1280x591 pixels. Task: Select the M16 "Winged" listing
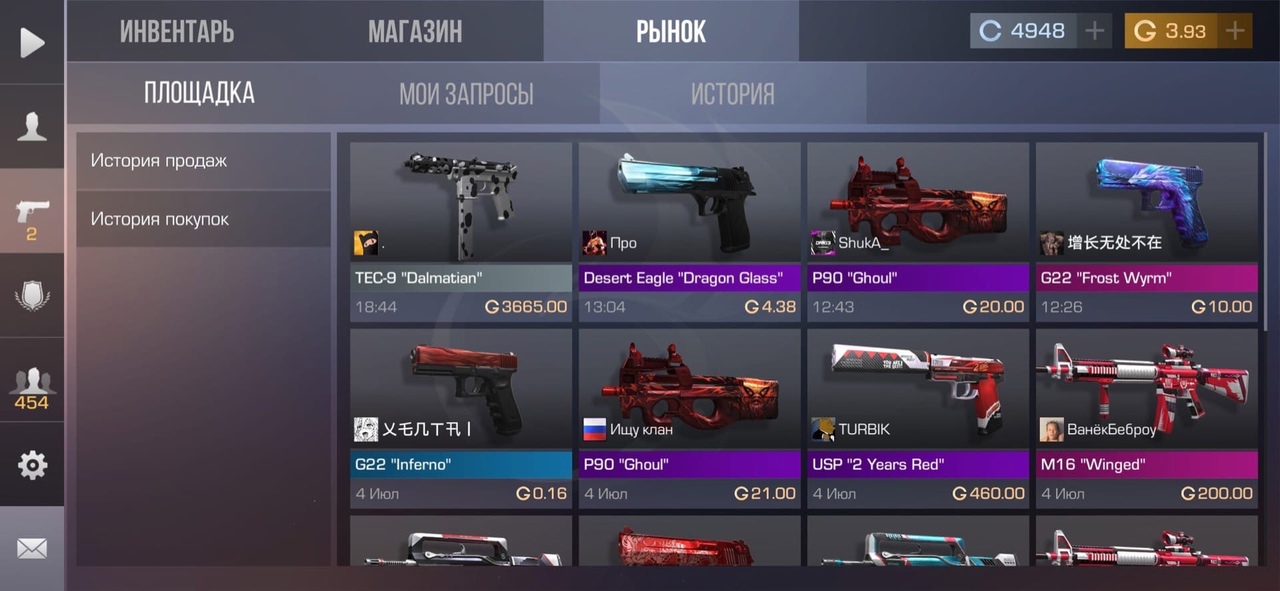pos(1146,417)
